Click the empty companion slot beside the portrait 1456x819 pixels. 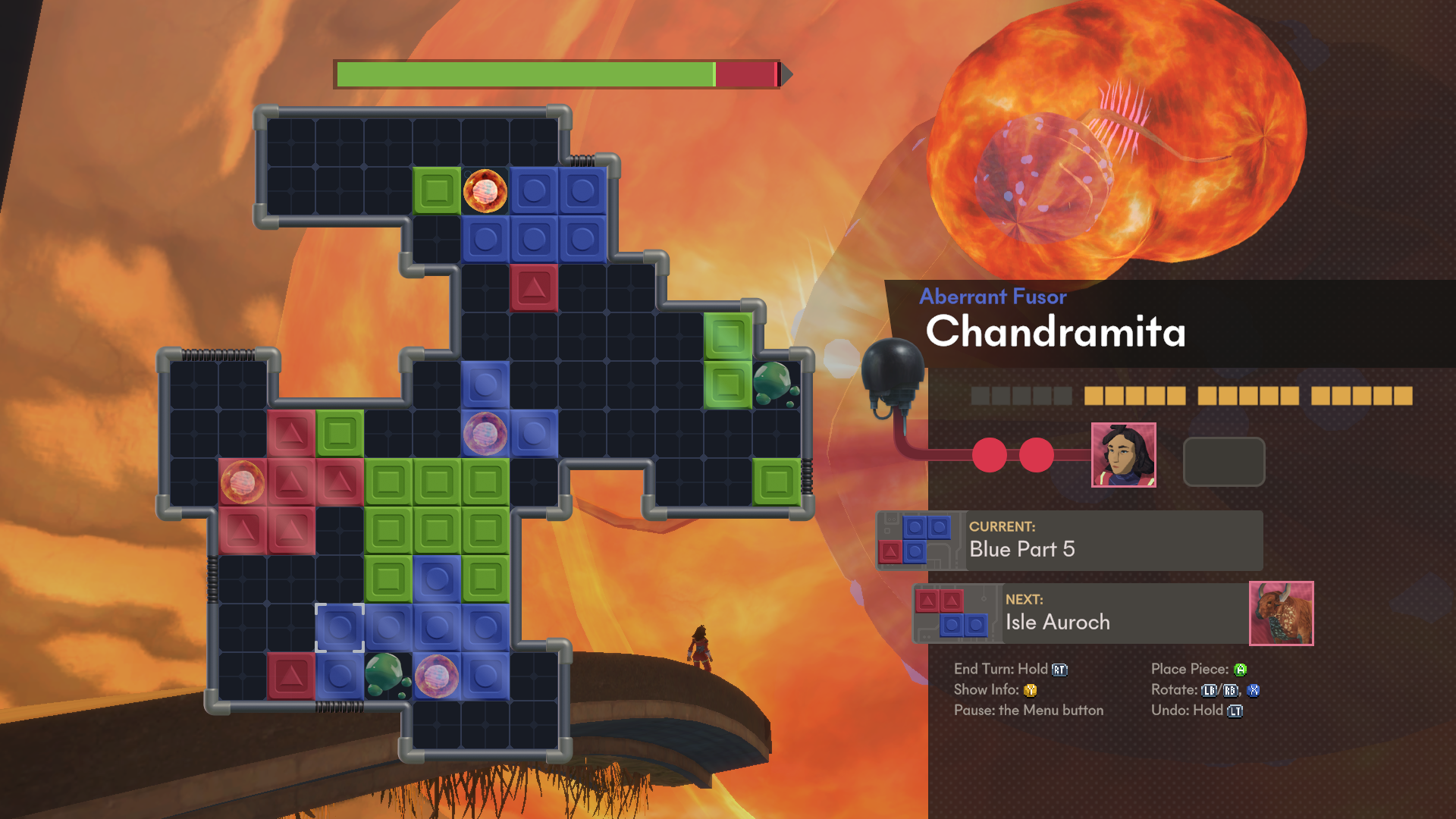point(1222,461)
